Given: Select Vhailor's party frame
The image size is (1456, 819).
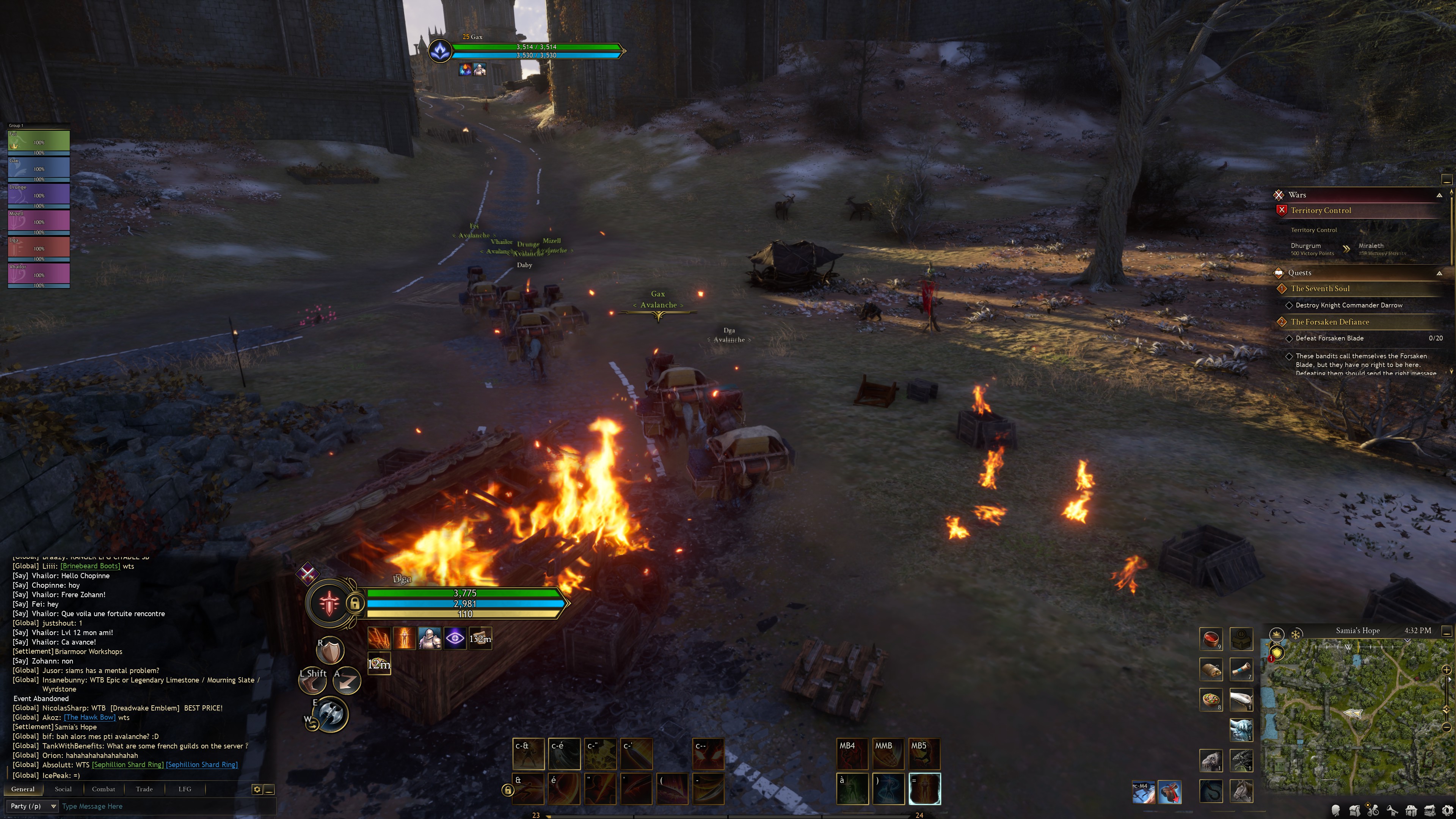Looking at the screenshot, I should click(38, 274).
